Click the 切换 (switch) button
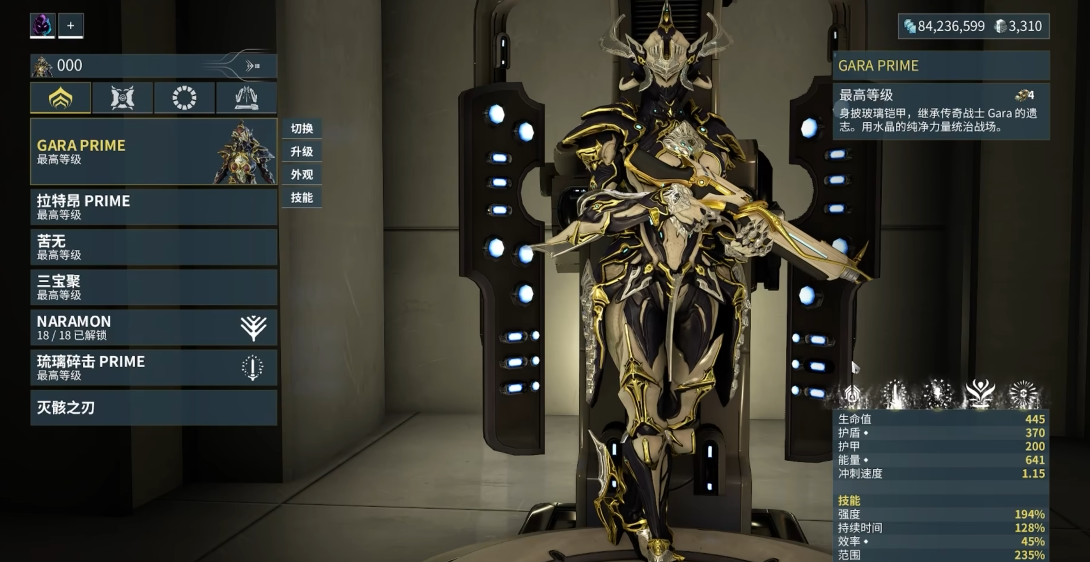This screenshot has width=1090, height=562. 302,129
